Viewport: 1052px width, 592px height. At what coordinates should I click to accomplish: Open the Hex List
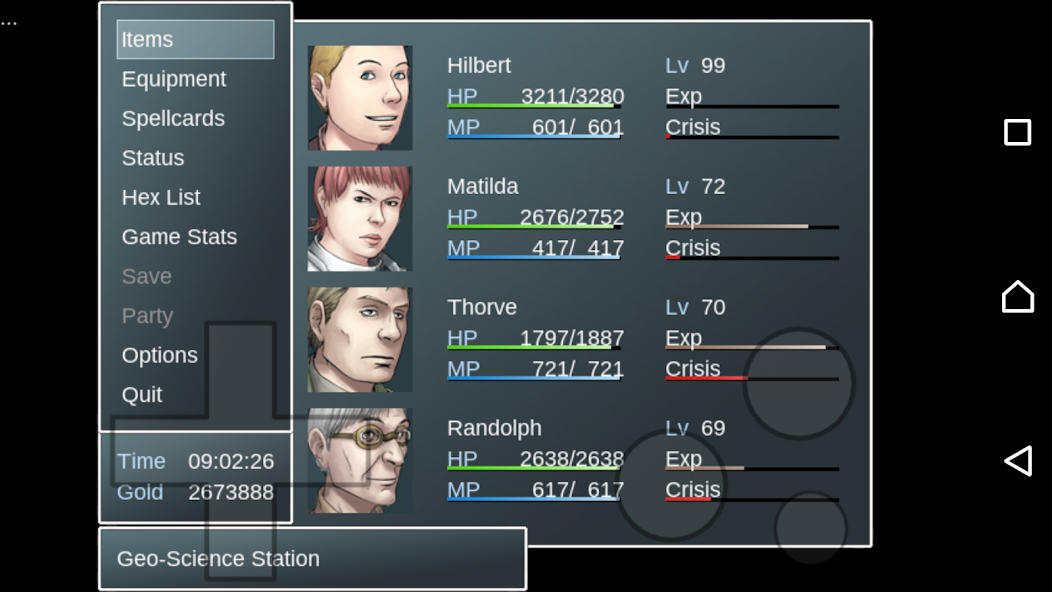[161, 197]
